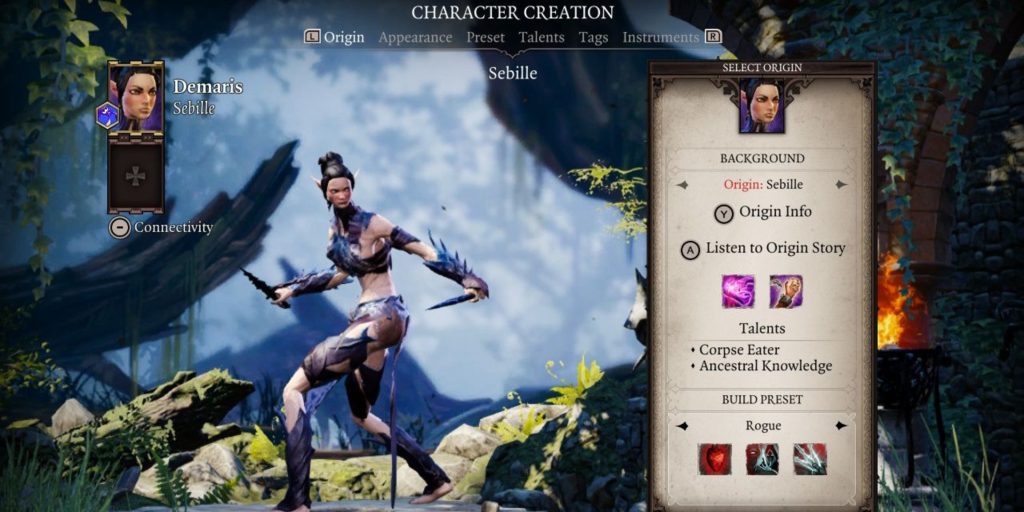
Task: Inspect the purple swirl origin skill icon
Action: click(x=738, y=291)
